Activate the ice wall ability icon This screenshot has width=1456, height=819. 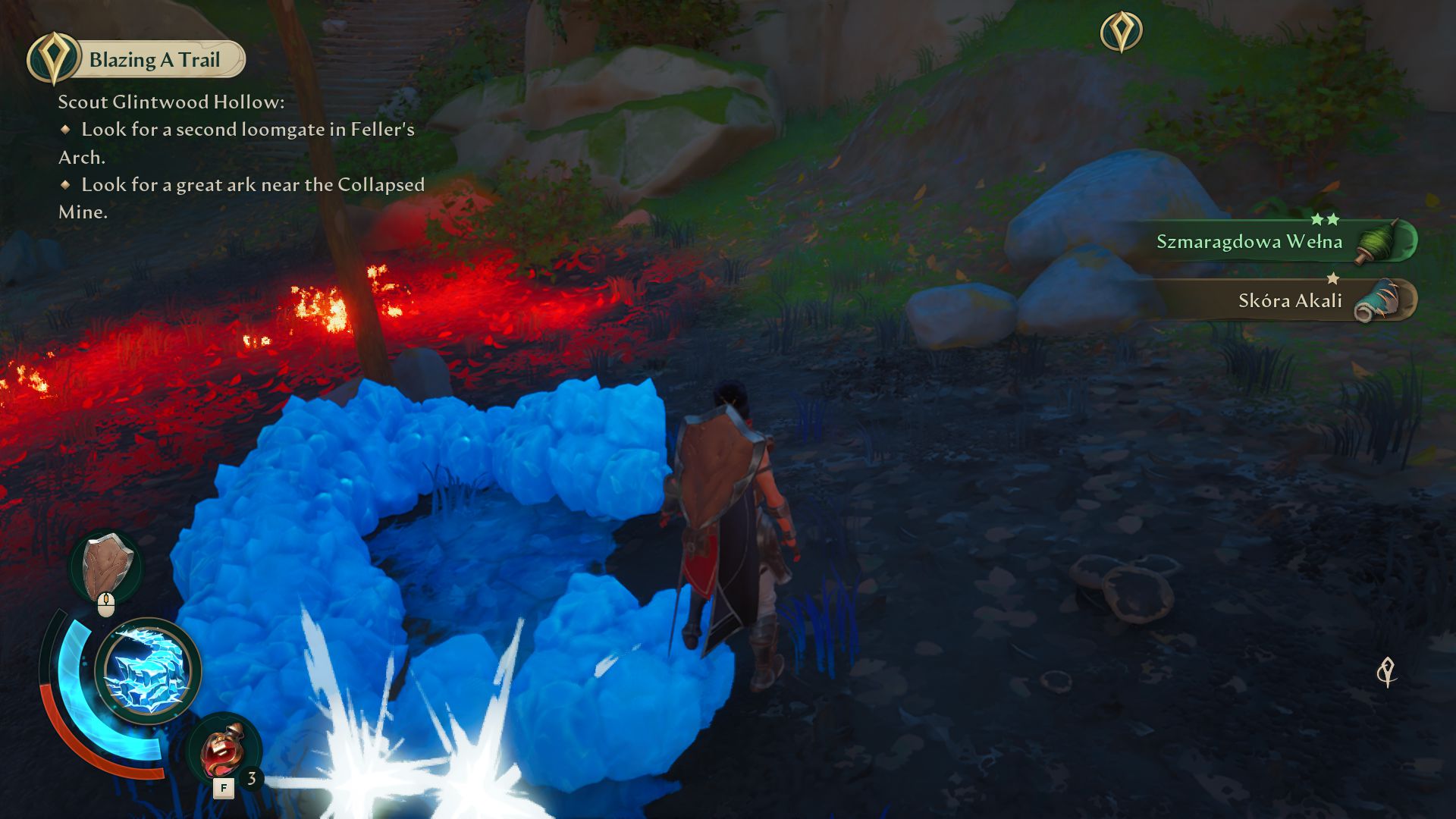pos(147,670)
